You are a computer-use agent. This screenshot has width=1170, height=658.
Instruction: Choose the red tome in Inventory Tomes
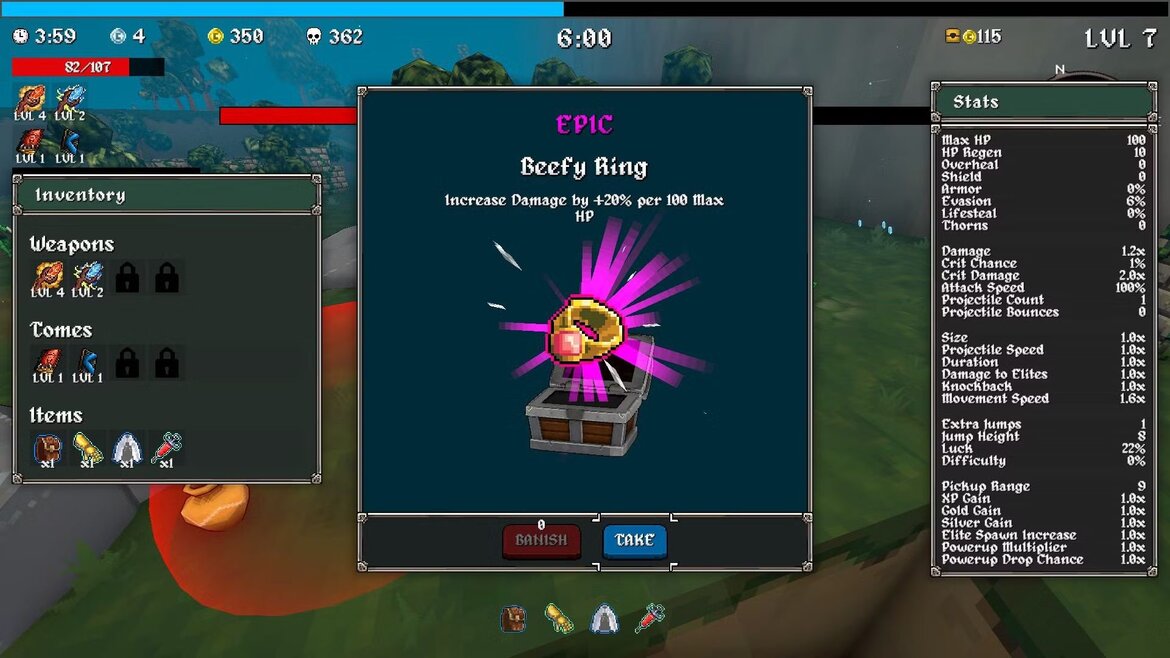[47, 363]
